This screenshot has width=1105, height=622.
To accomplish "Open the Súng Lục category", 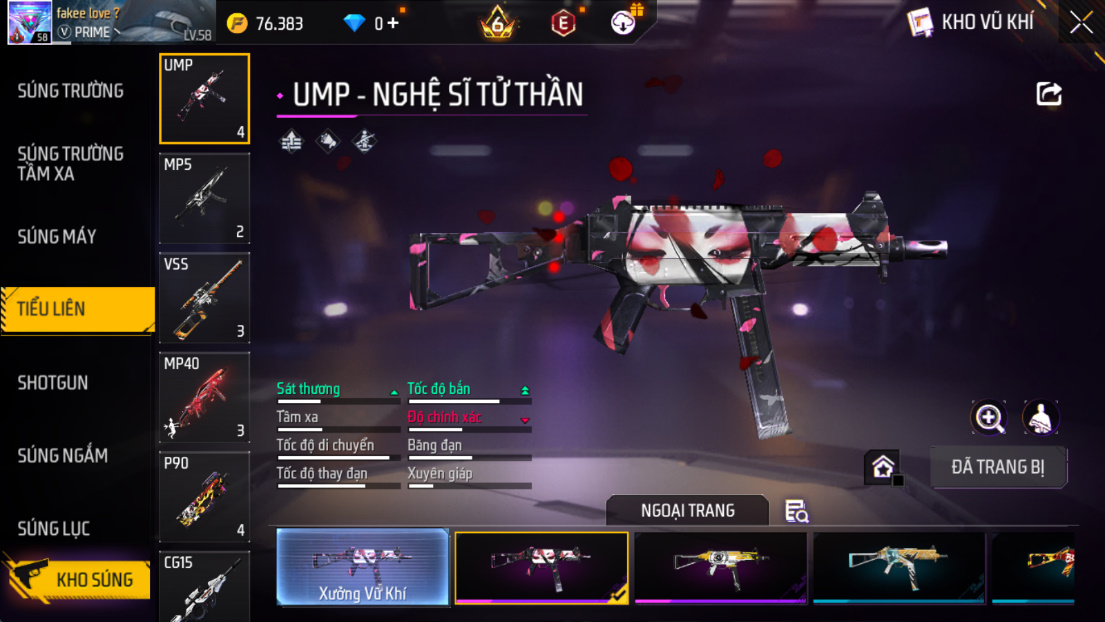I will 54,529.
